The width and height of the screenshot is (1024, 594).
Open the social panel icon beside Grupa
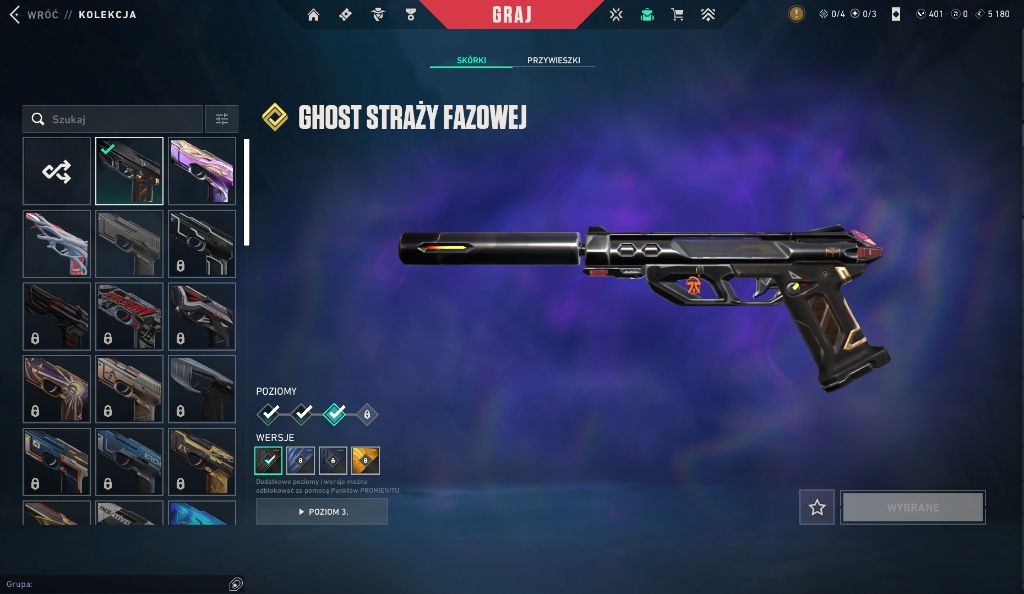point(235,584)
